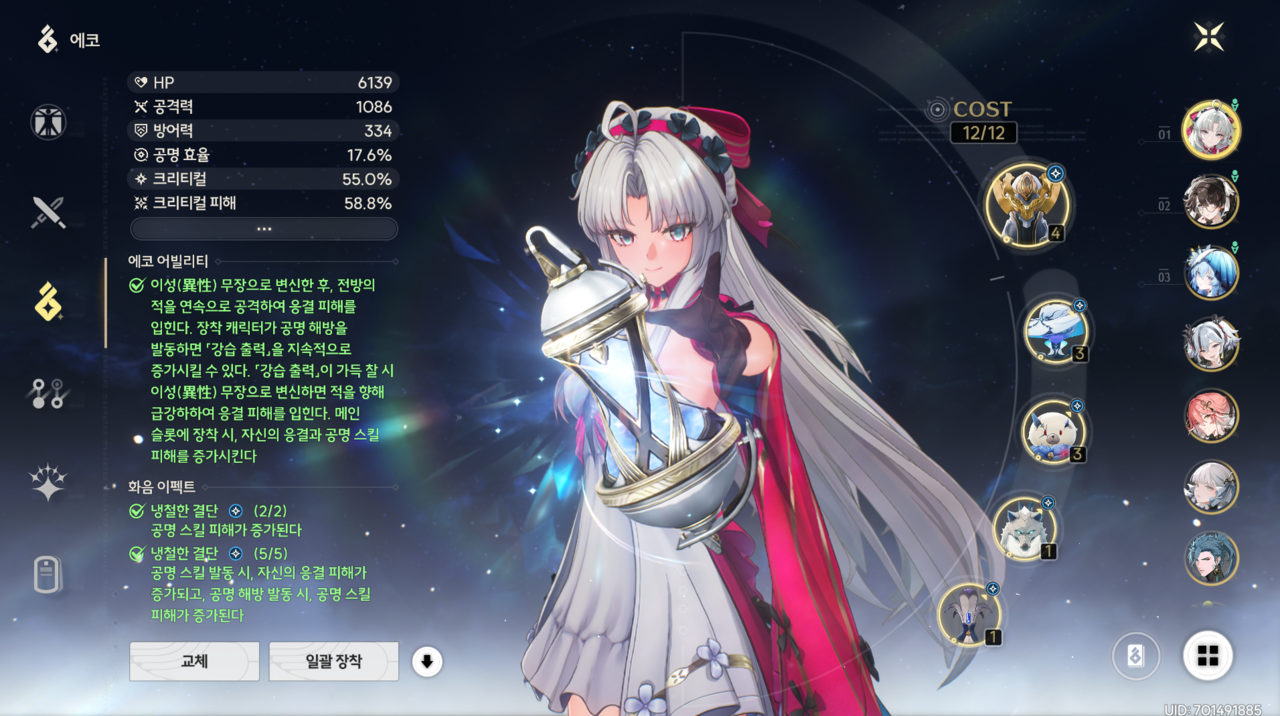Open the character status tab icon
The image size is (1280, 716).
coord(48,122)
